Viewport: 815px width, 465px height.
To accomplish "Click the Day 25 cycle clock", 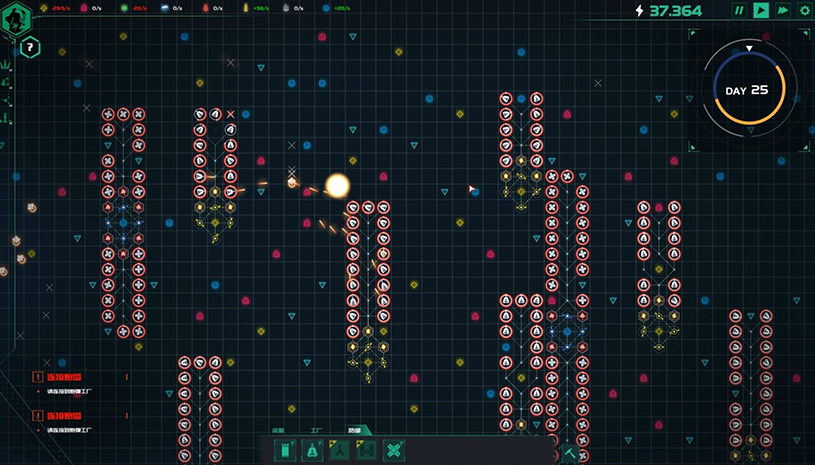I will pos(747,90).
